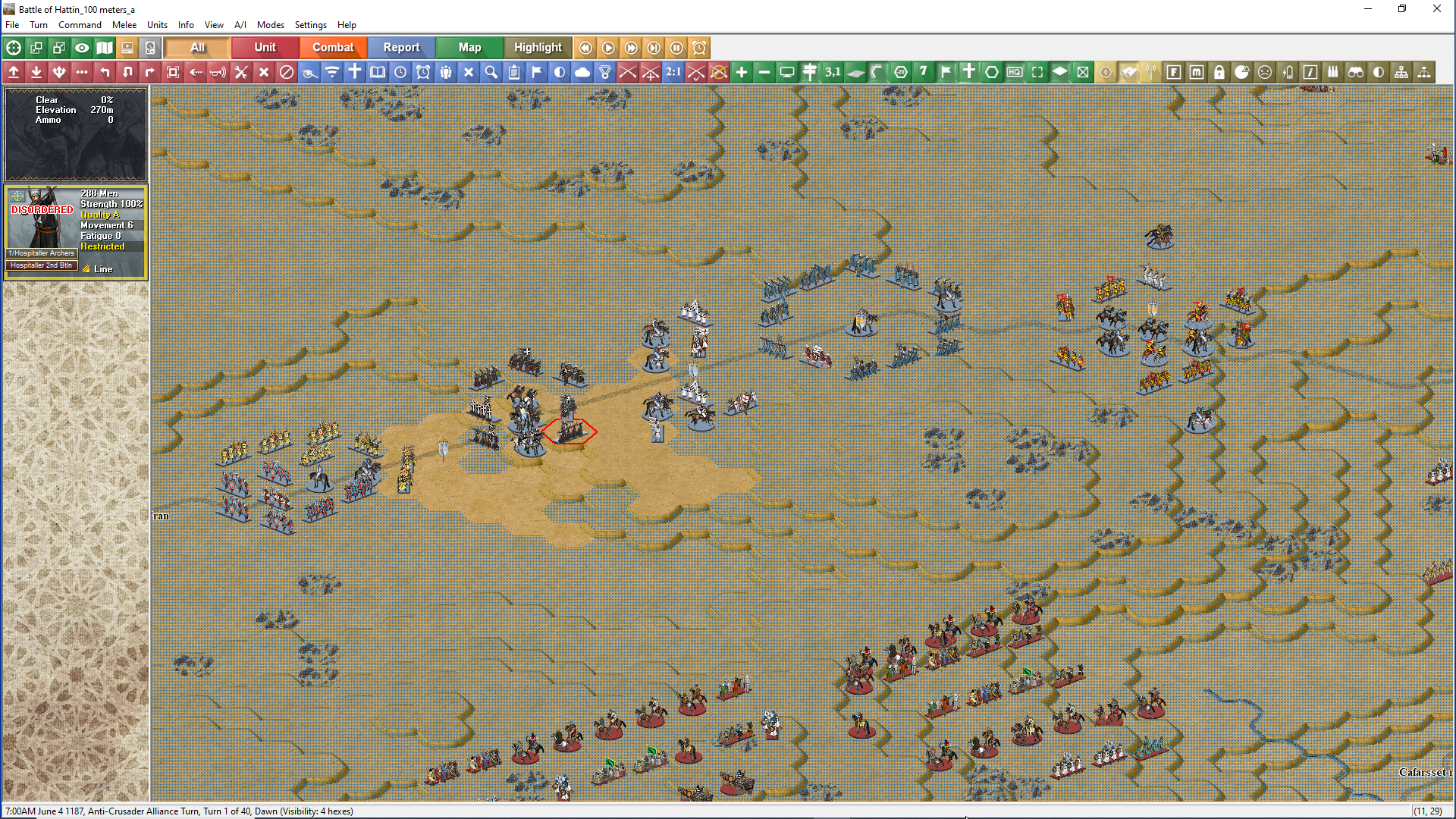Viewport: 1456px width, 819px height.
Task: Open the Melee menu
Action: click(124, 25)
